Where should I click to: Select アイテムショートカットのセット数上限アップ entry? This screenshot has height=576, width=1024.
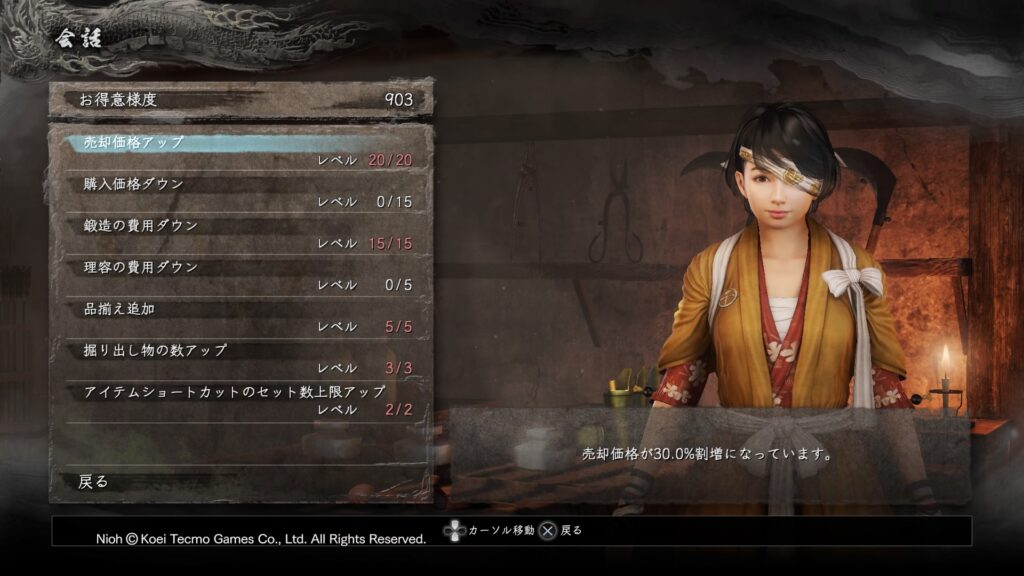(240, 400)
